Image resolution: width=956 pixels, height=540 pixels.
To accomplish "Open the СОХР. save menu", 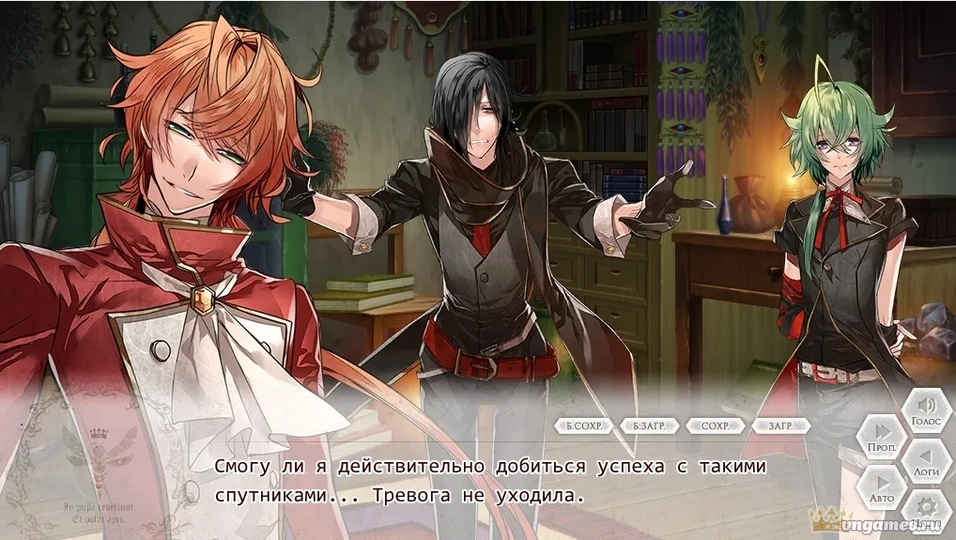I will tap(715, 426).
